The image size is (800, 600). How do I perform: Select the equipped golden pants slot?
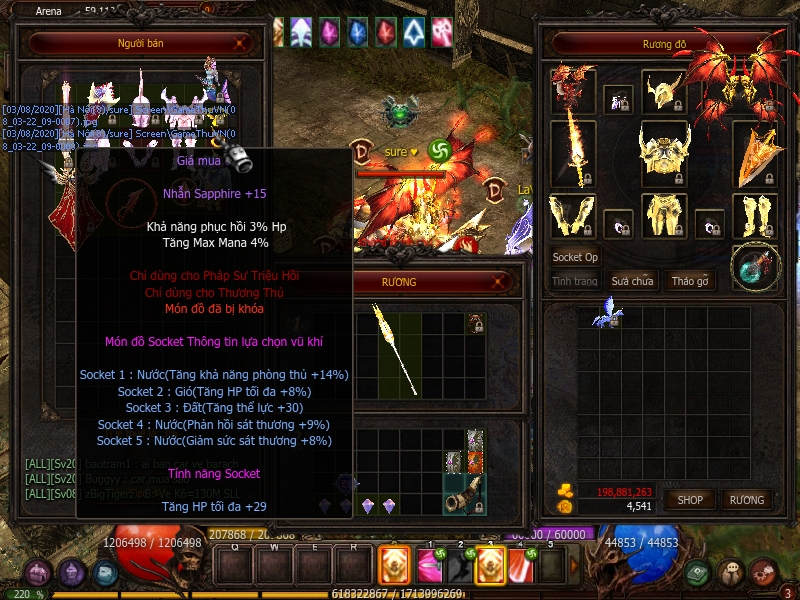tap(662, 216)
